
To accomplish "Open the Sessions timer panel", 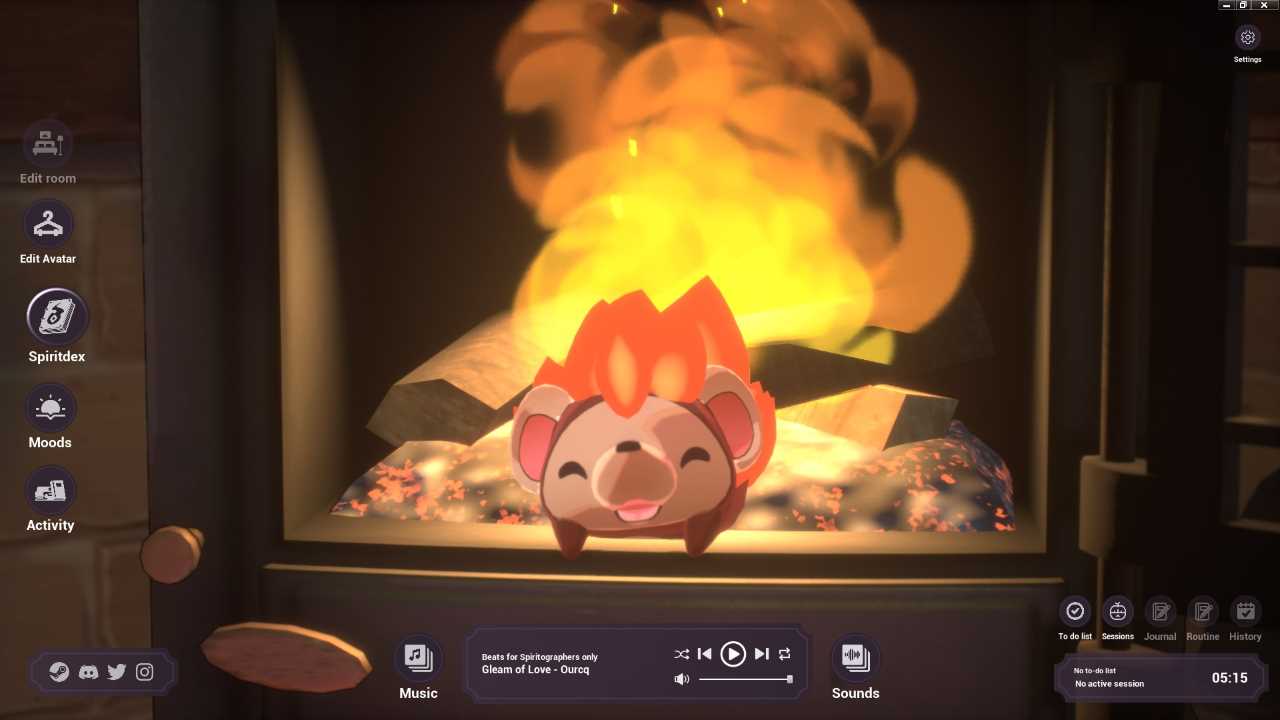I will 1118,611.
